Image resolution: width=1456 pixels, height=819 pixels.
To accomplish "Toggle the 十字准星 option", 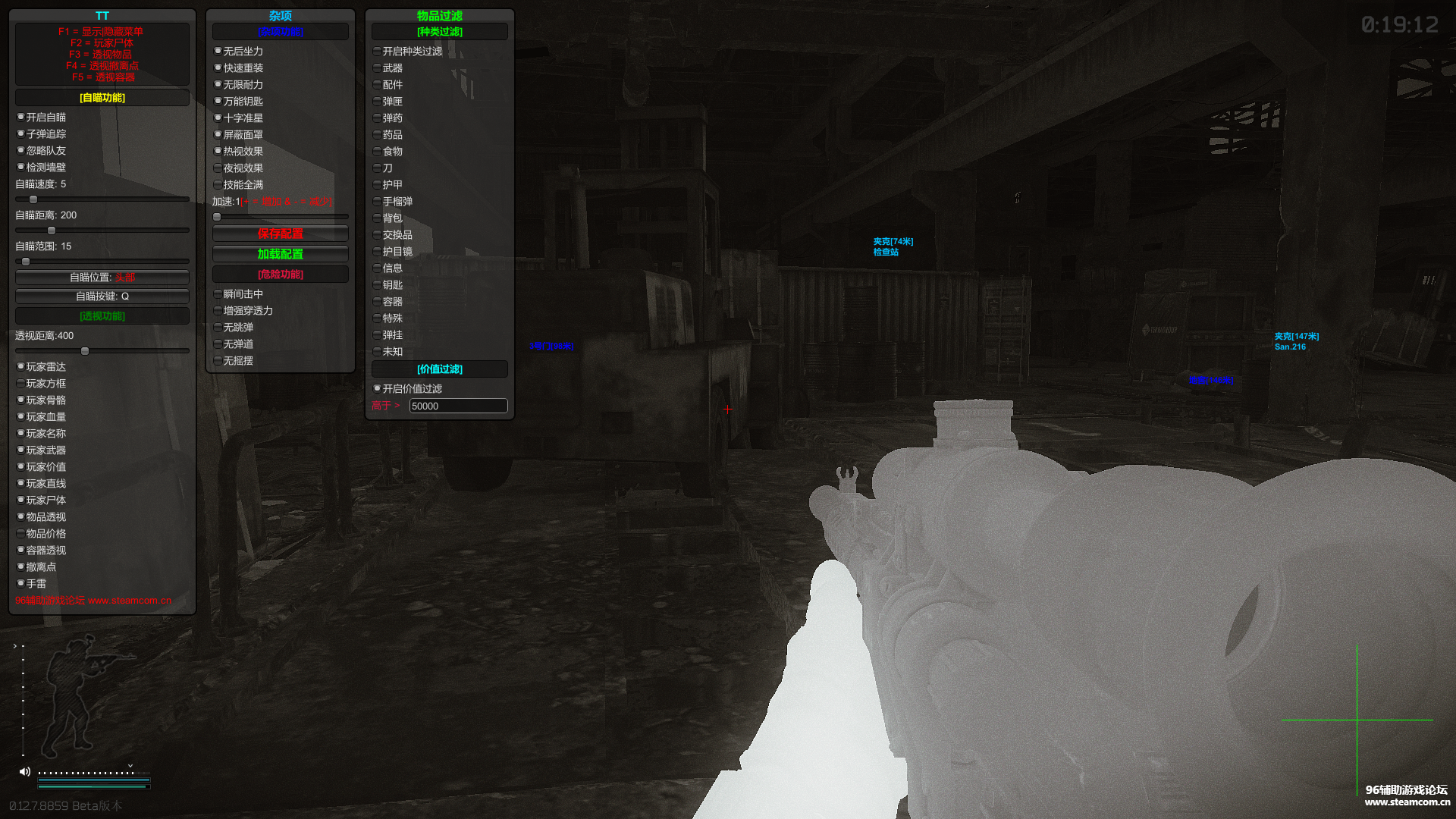I will click(x=218, y=118).
